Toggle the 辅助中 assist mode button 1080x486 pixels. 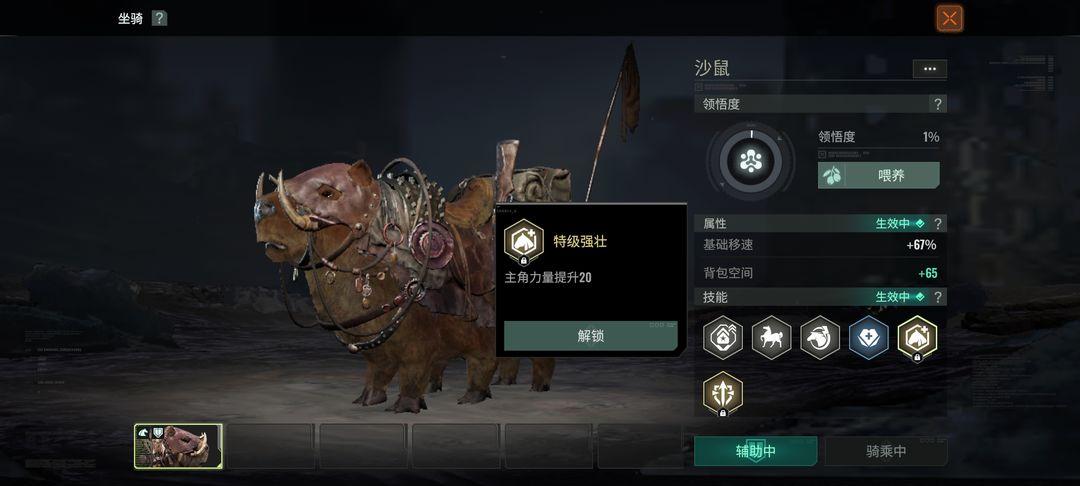point(756,451)
